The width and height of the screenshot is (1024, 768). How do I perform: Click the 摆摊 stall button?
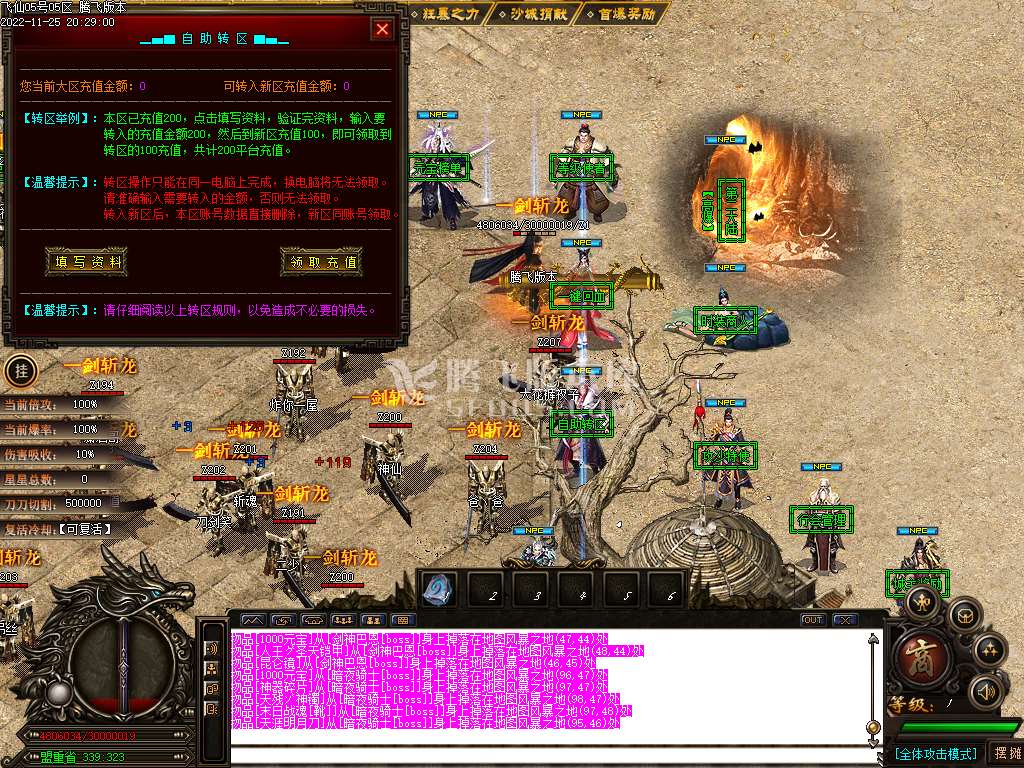click(x=1005, y=752)
